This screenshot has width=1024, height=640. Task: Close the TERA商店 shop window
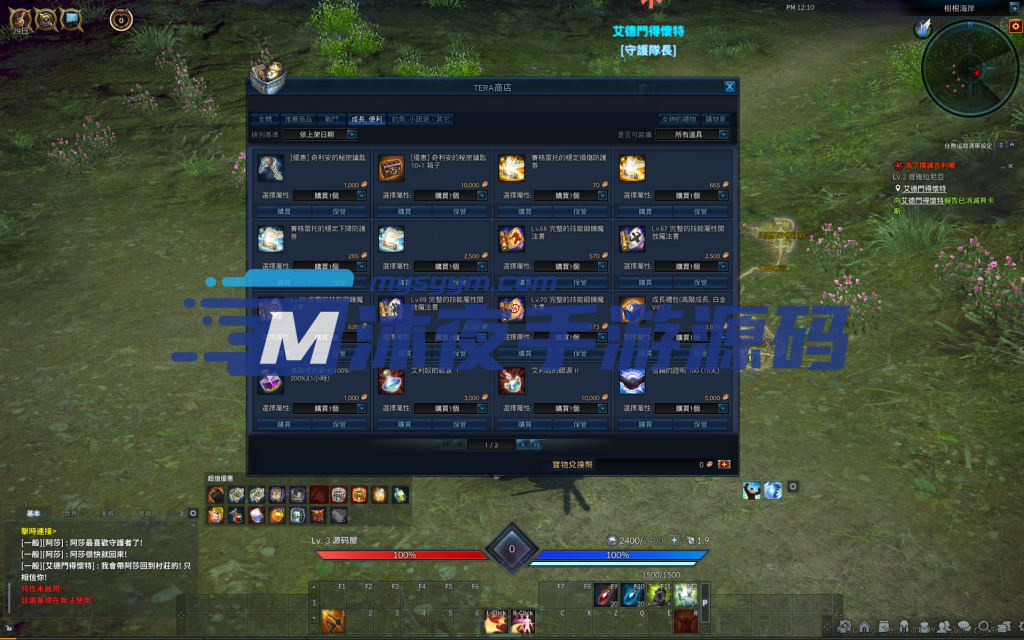click(730, 87)
